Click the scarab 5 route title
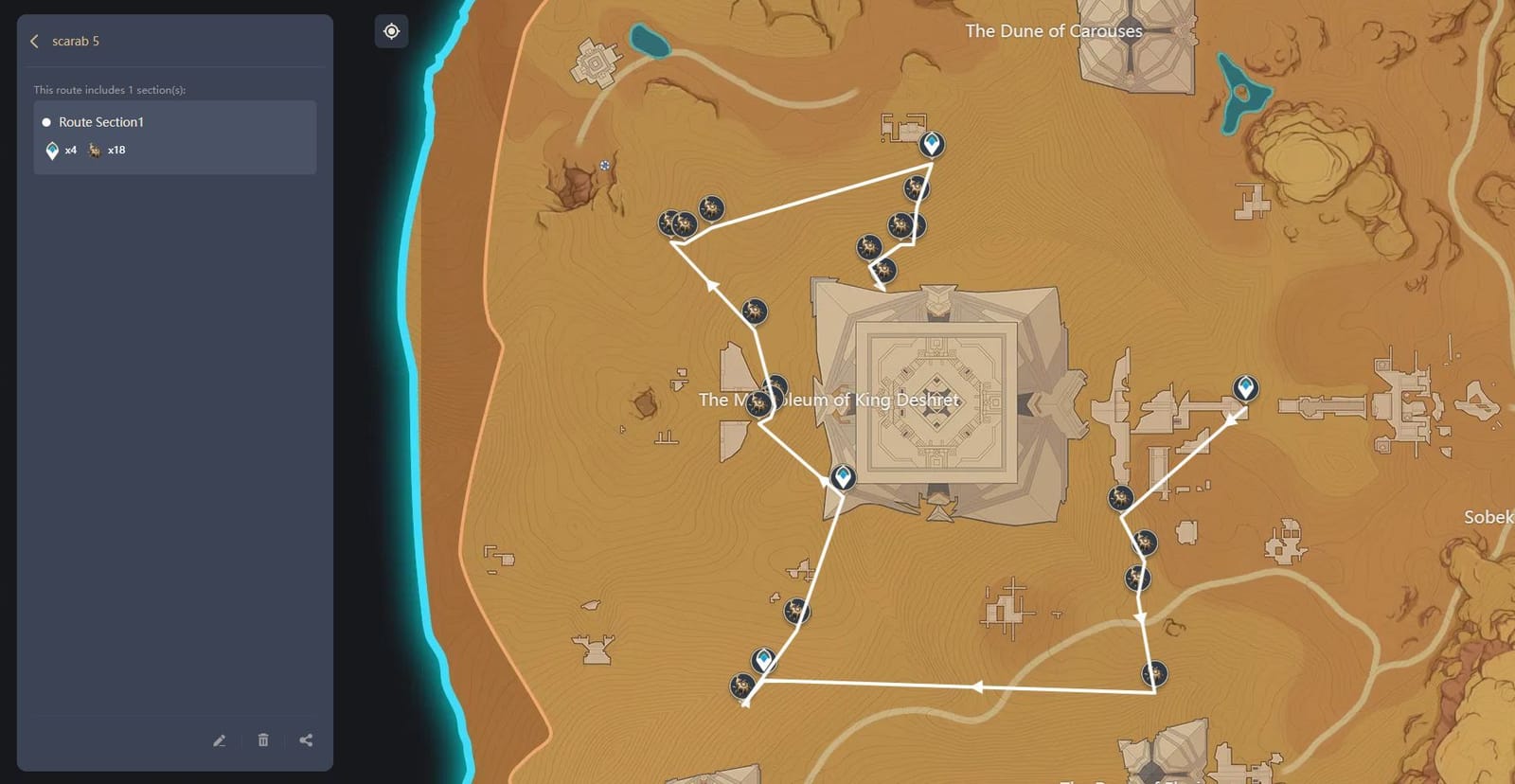The height and width of the screenshot is (784, 1515). click(73, 41)
